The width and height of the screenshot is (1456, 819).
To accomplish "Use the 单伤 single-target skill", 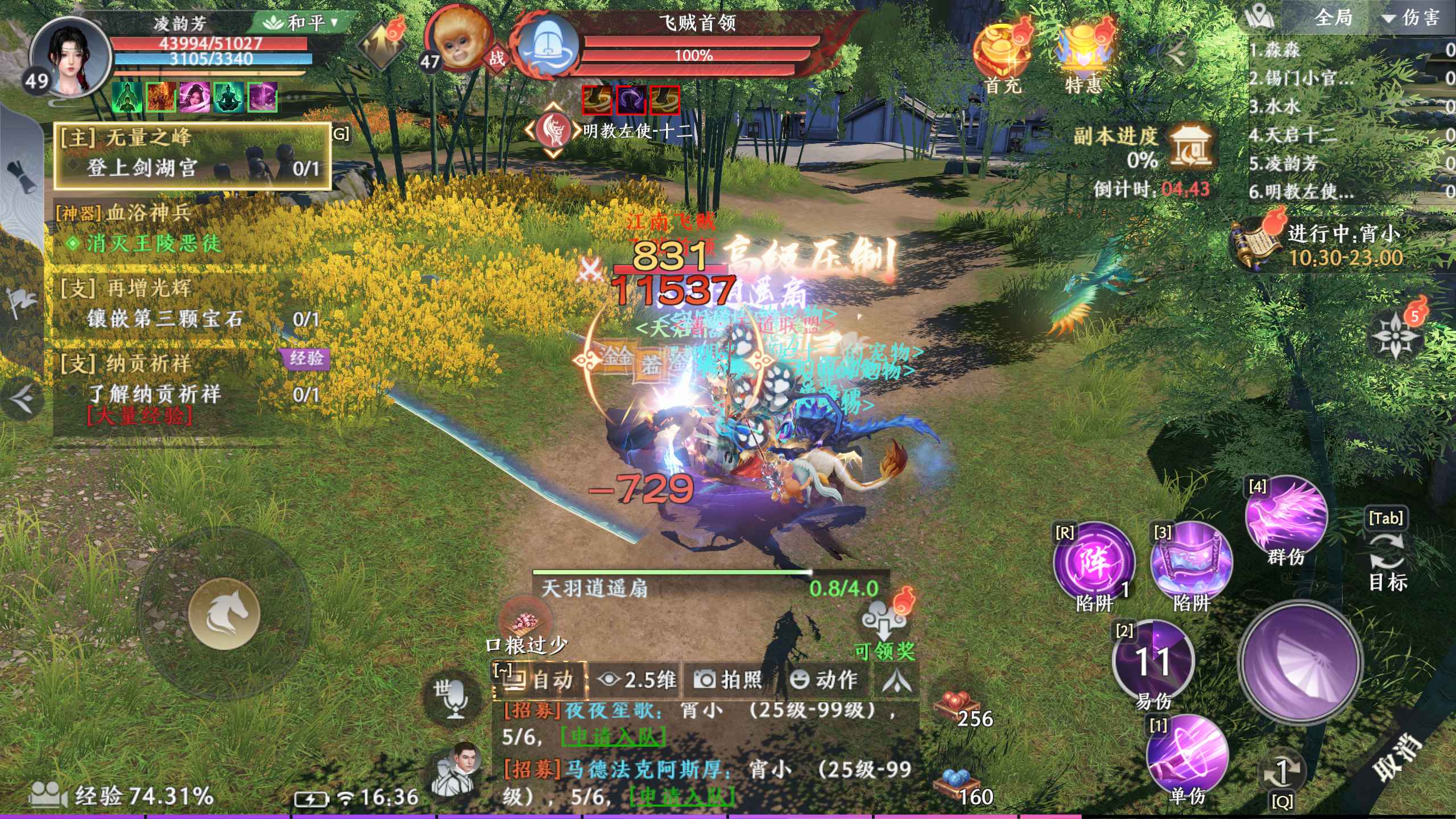I will pyautogui.click(x=1186, y=756).
